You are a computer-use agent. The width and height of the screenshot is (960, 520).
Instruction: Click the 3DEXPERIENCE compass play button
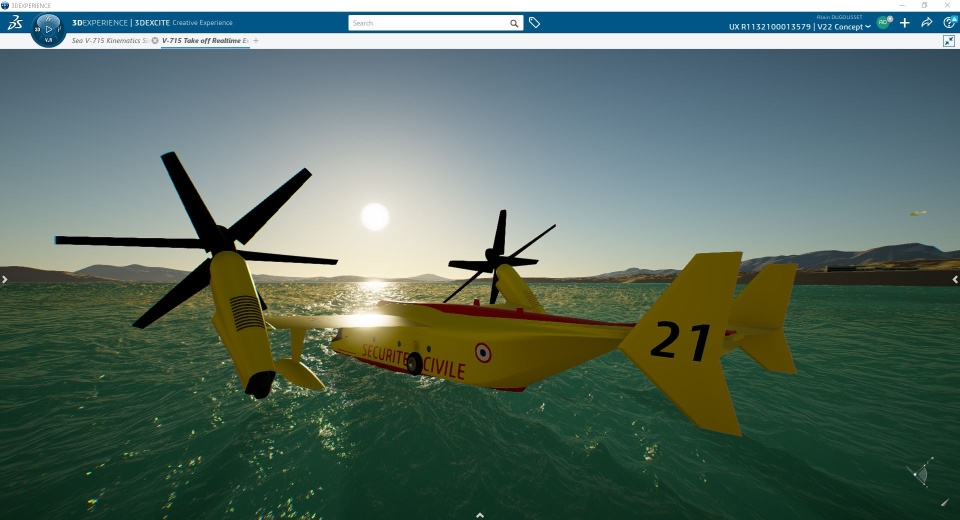[49, 29]
